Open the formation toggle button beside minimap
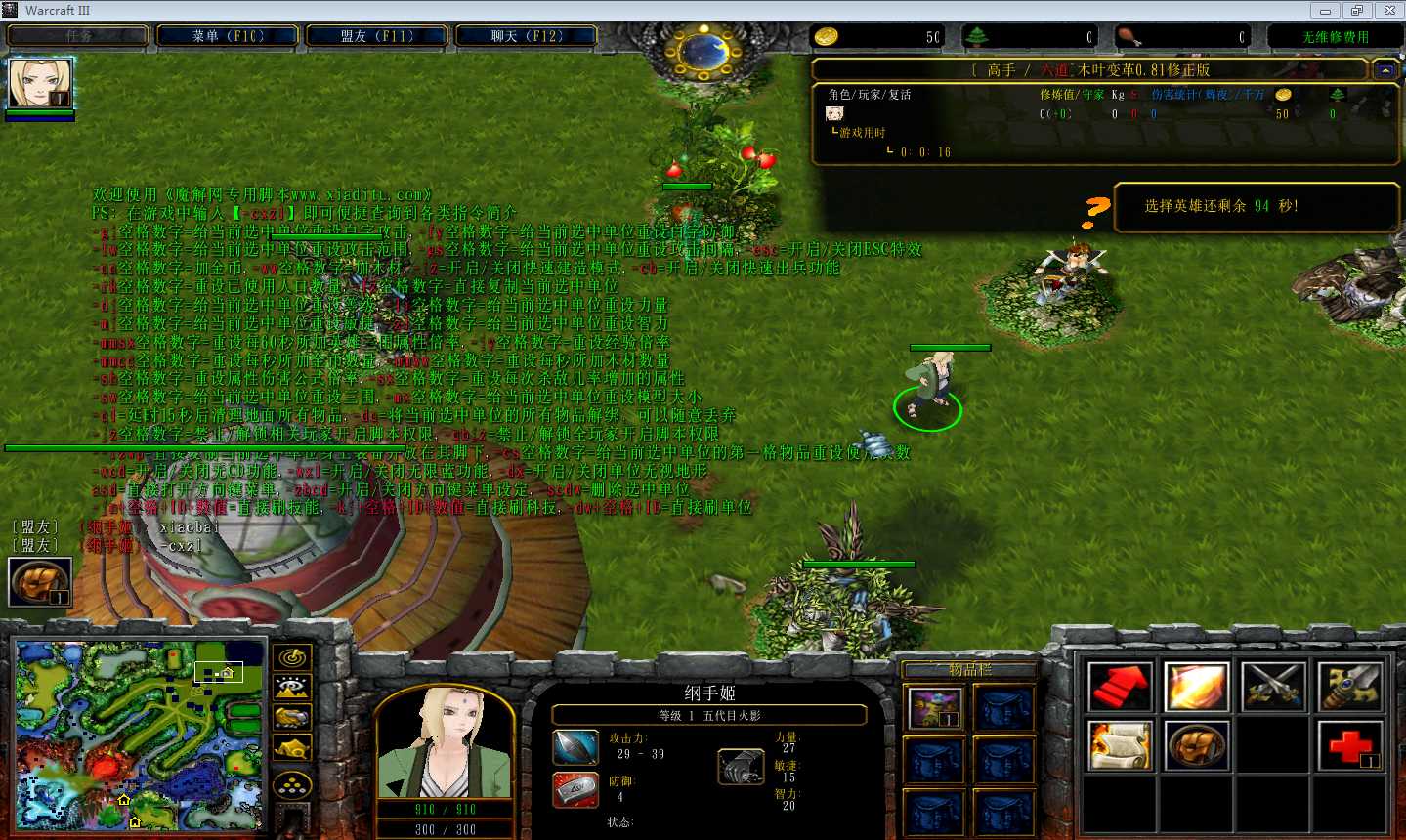 (293, 785)
